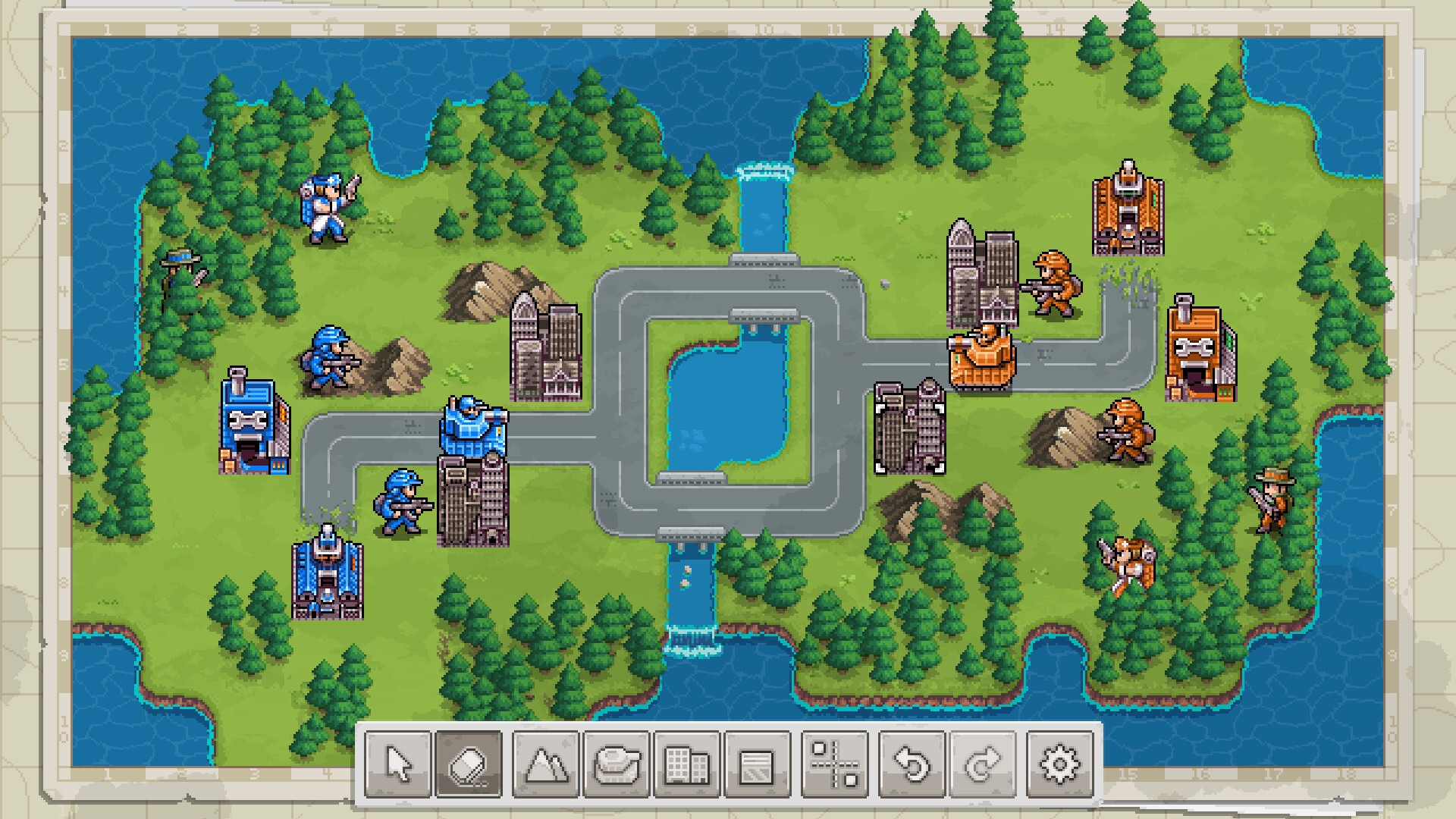Select the blue mech unit near the city
Screen dimensions: 1456x819
(472, 425)
